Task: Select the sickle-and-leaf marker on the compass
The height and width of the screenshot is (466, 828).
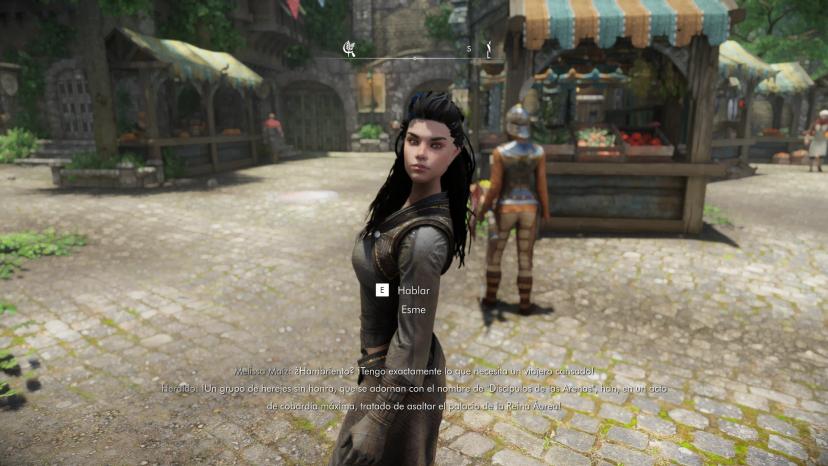Action: 349,47
